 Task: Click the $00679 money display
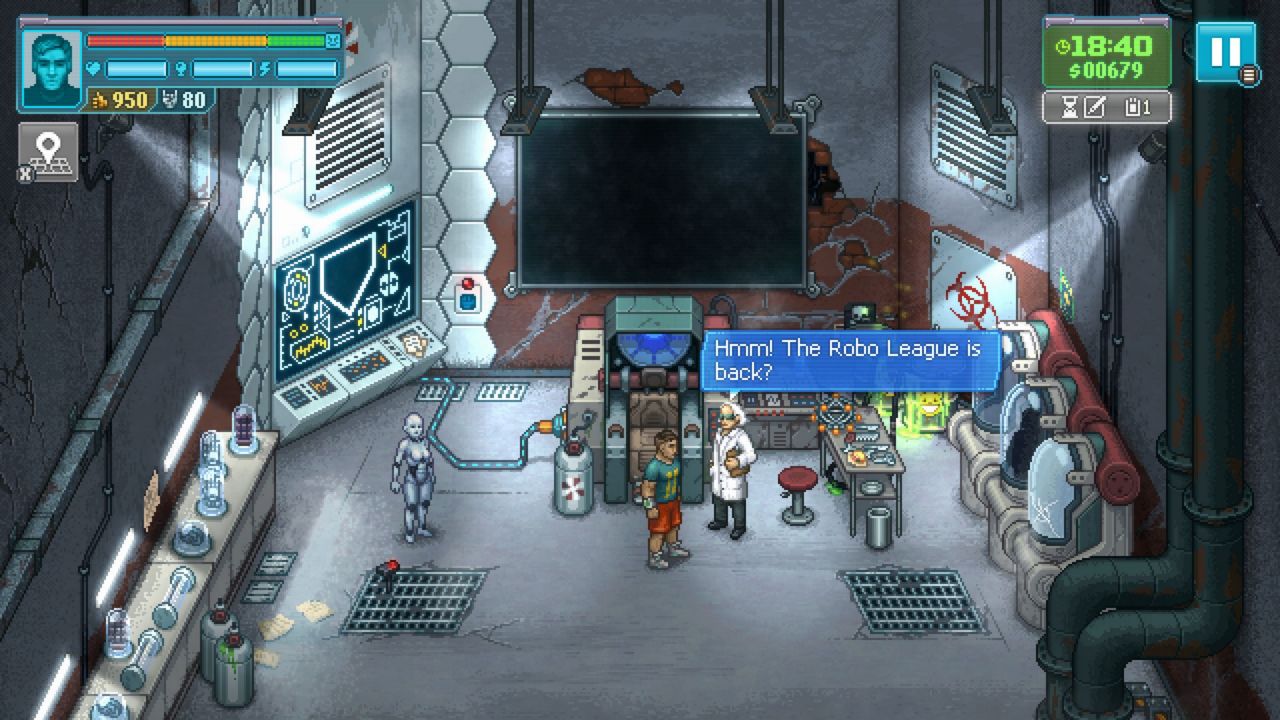(x=1106, y=69)
